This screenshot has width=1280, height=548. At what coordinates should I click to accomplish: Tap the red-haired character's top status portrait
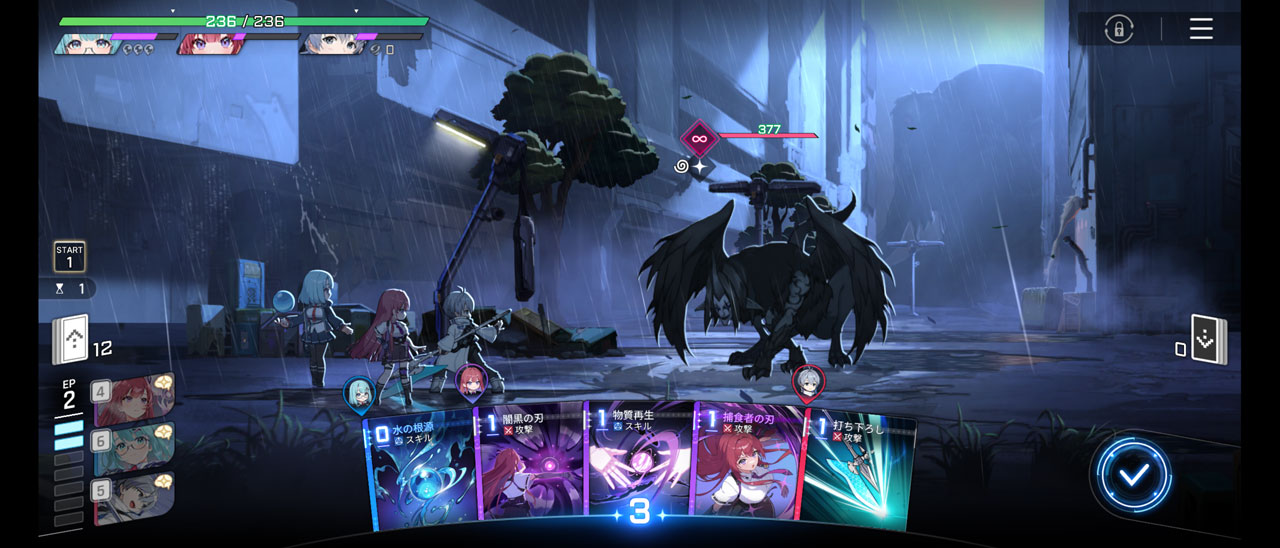point(207,43)
